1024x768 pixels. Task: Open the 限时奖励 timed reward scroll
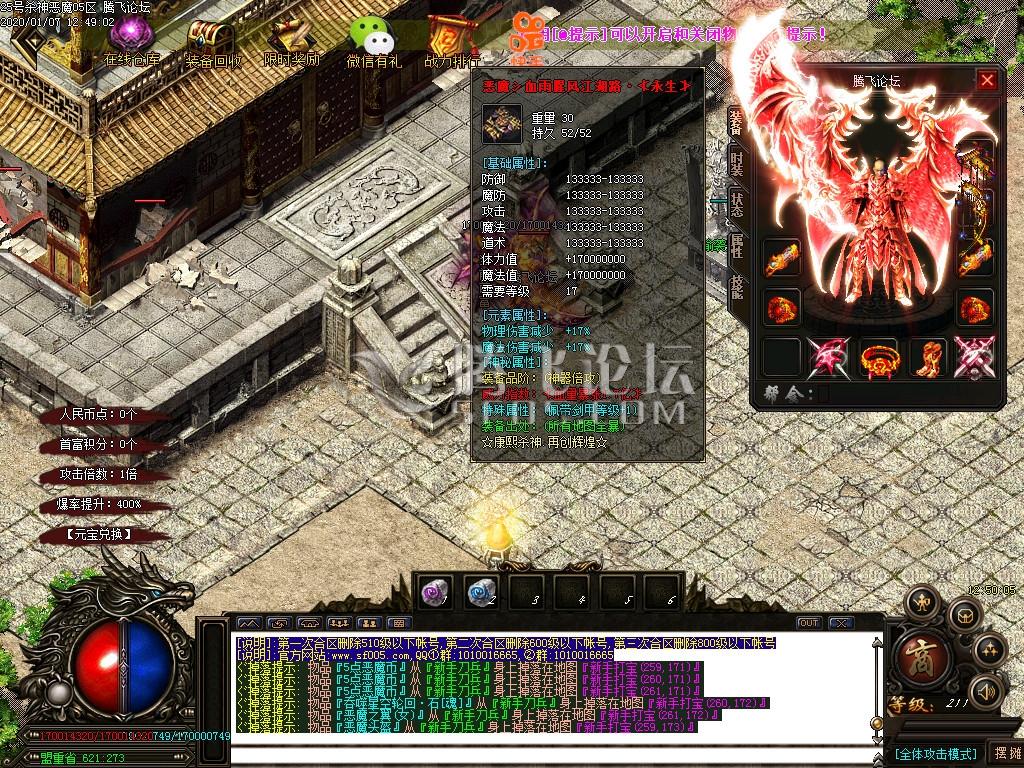(291, 40)
